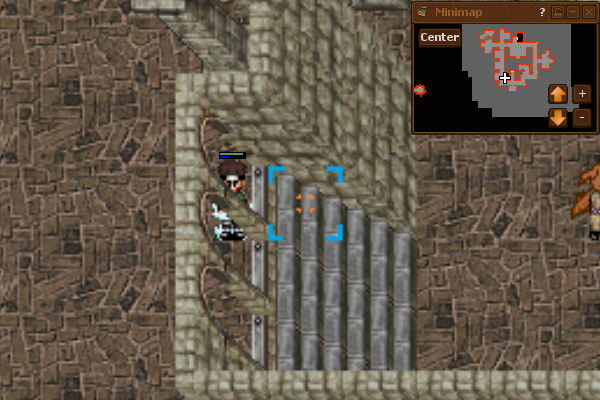Close the Minimap window
Image resolution: width=600 pixels, height=400 pixels.
click(x=589, y=12)
